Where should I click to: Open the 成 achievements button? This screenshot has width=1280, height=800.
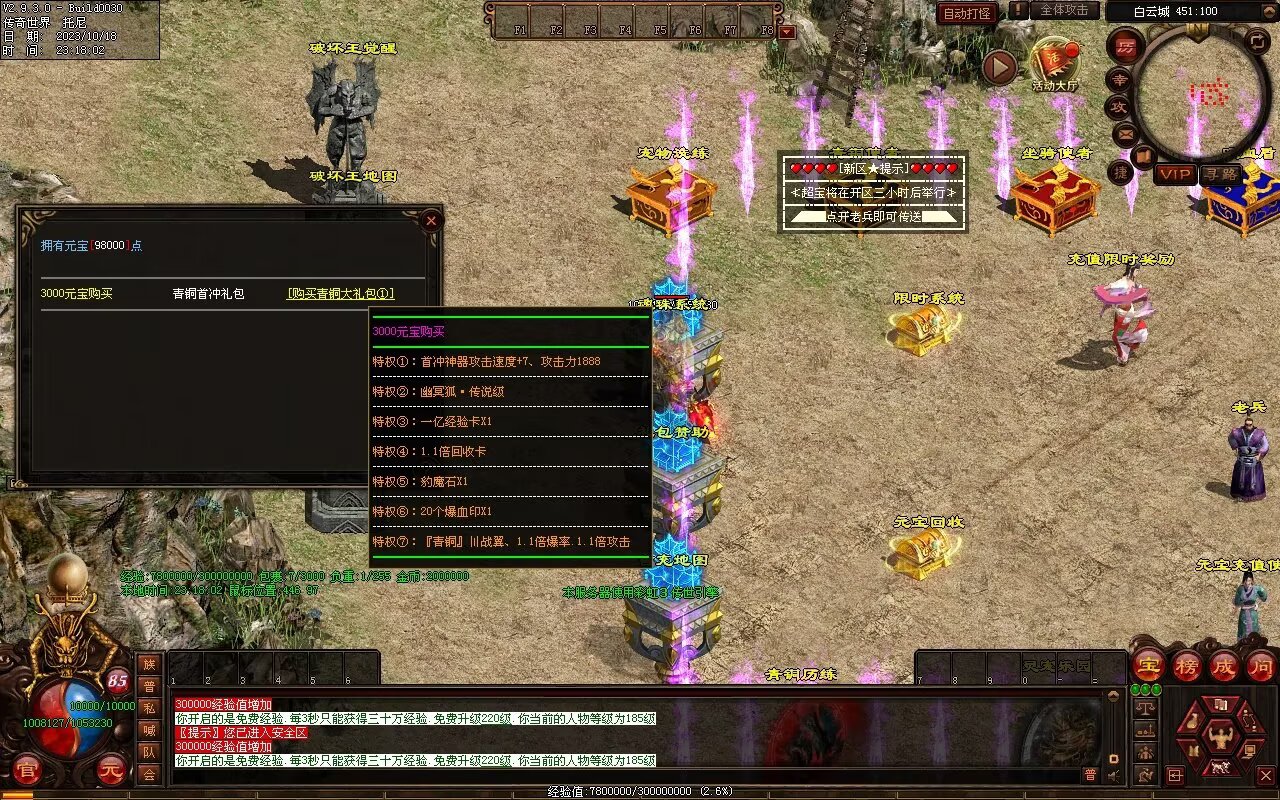pos(1224,665)
